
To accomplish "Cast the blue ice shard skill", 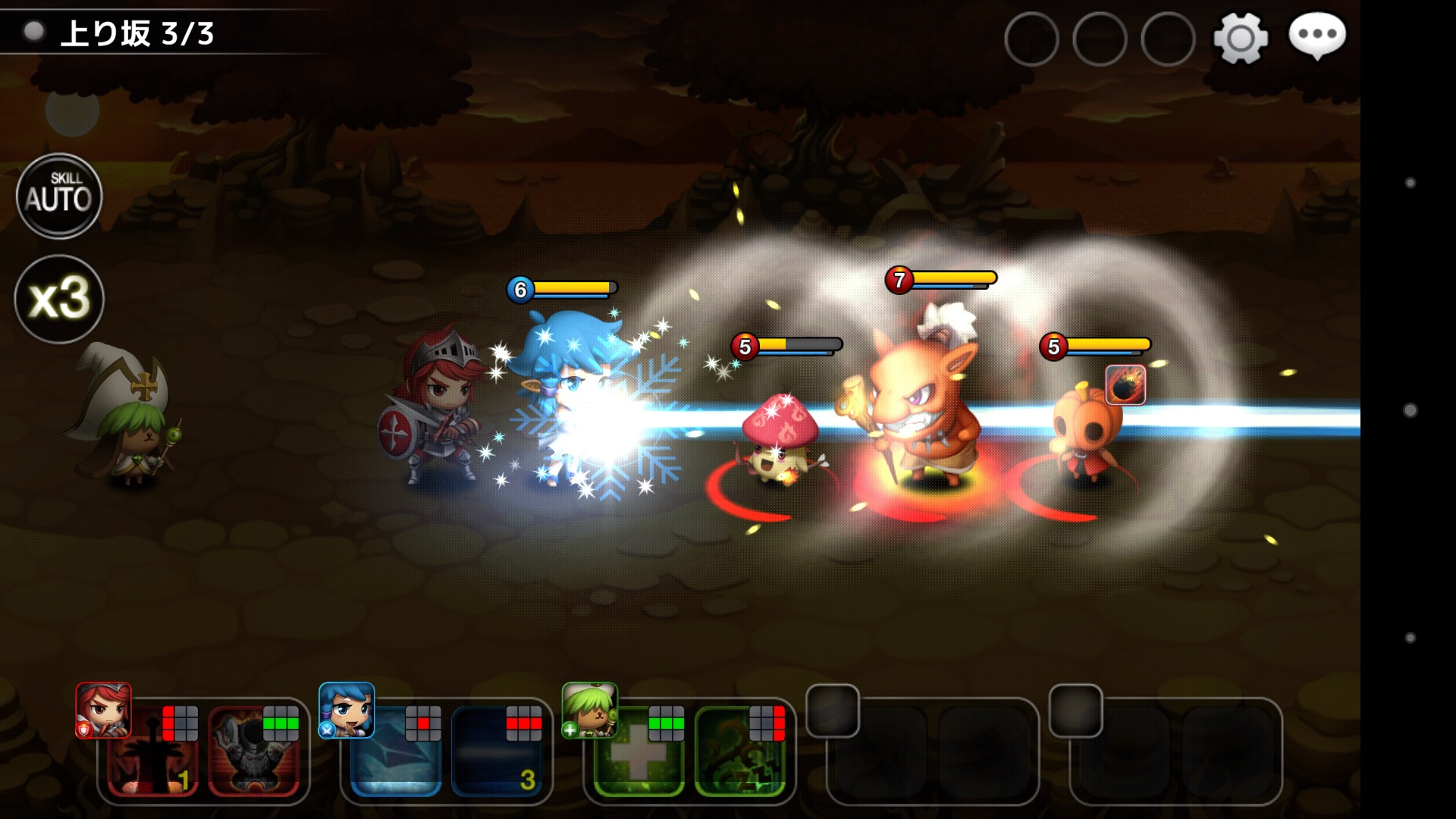I will click(396, 752).
